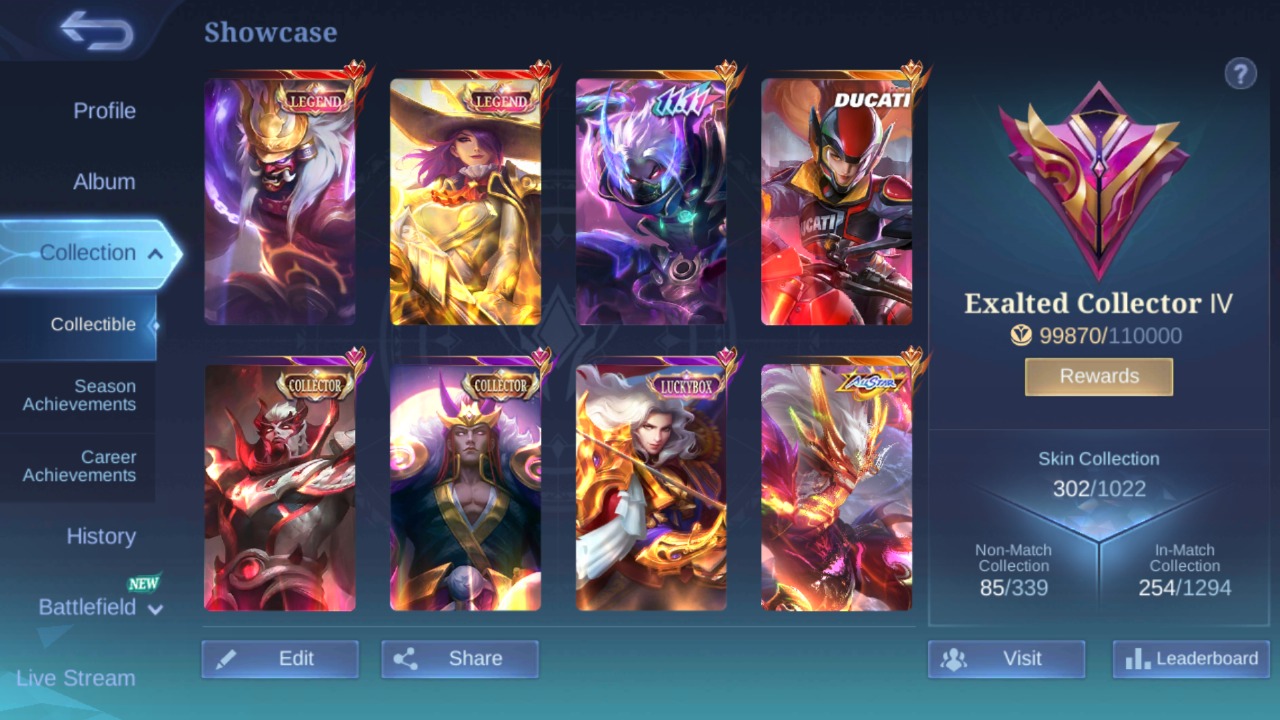Open the help question mark icon
The height and width of the screenshot is (720, 1280).
pos(1240,74)
